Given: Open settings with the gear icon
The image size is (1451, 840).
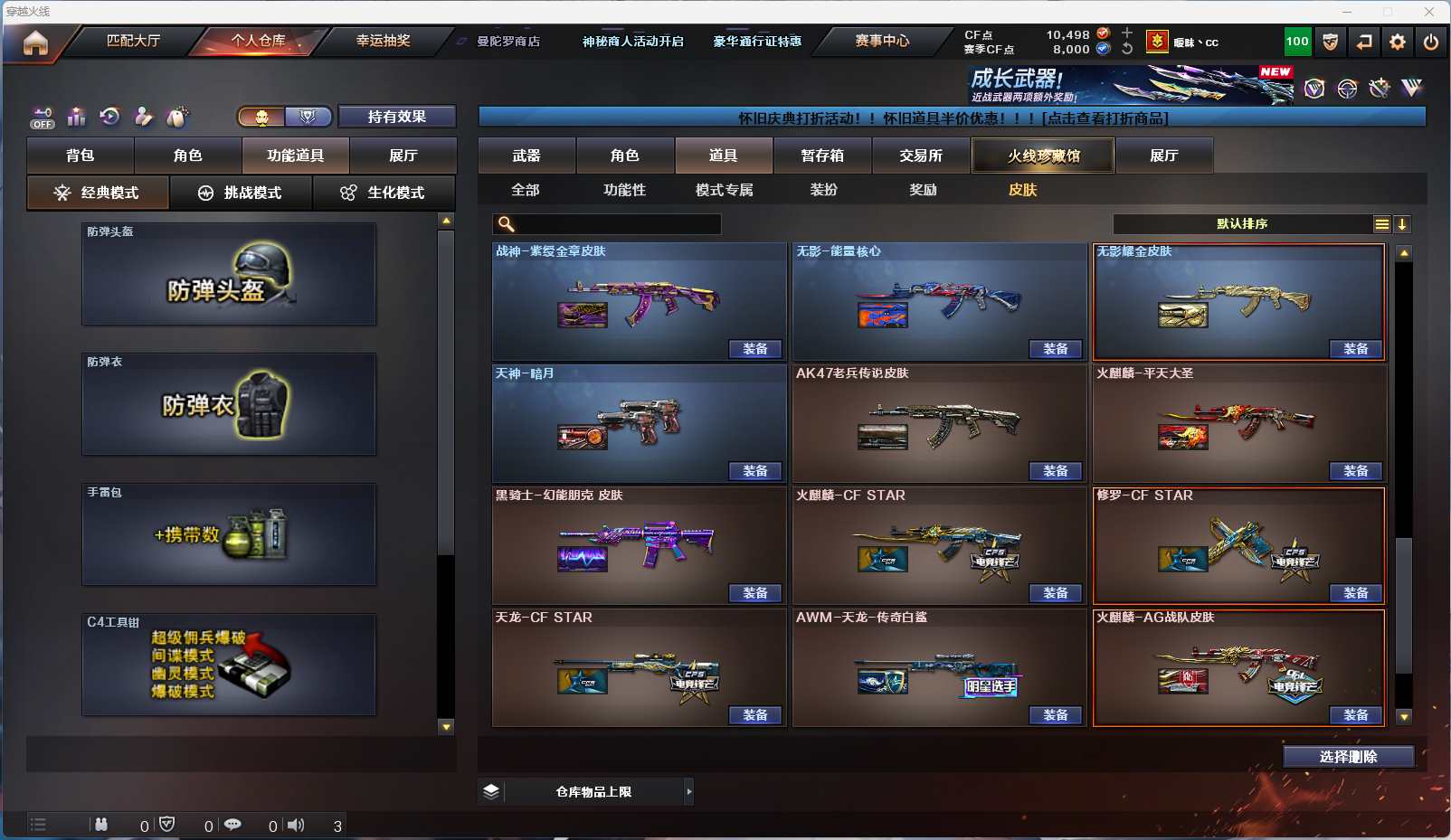Looking at the screenshot, I should (1397, 42).
